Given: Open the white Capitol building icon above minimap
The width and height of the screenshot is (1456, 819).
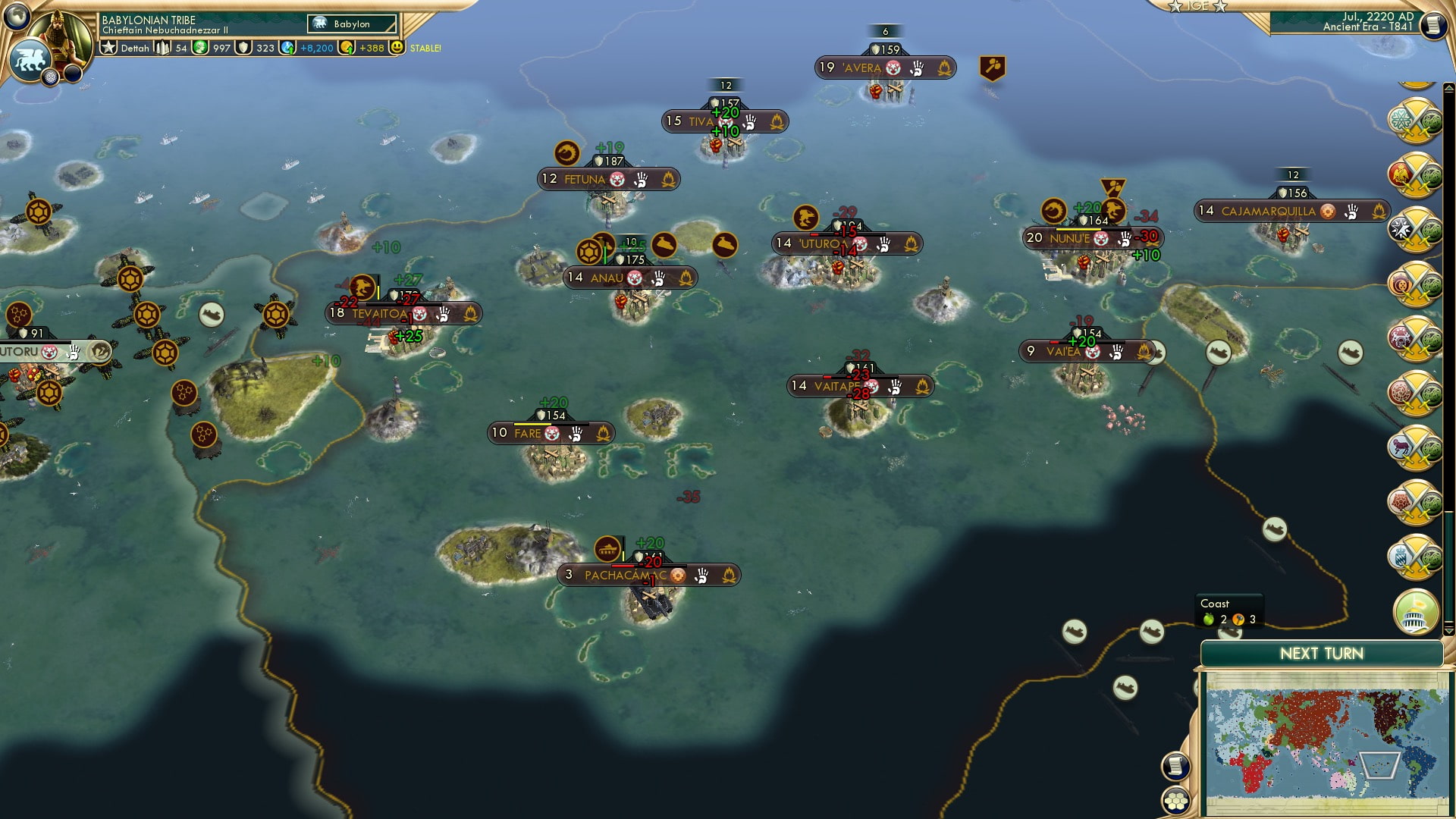Looking at the screenshot, I should [1415, 613].
